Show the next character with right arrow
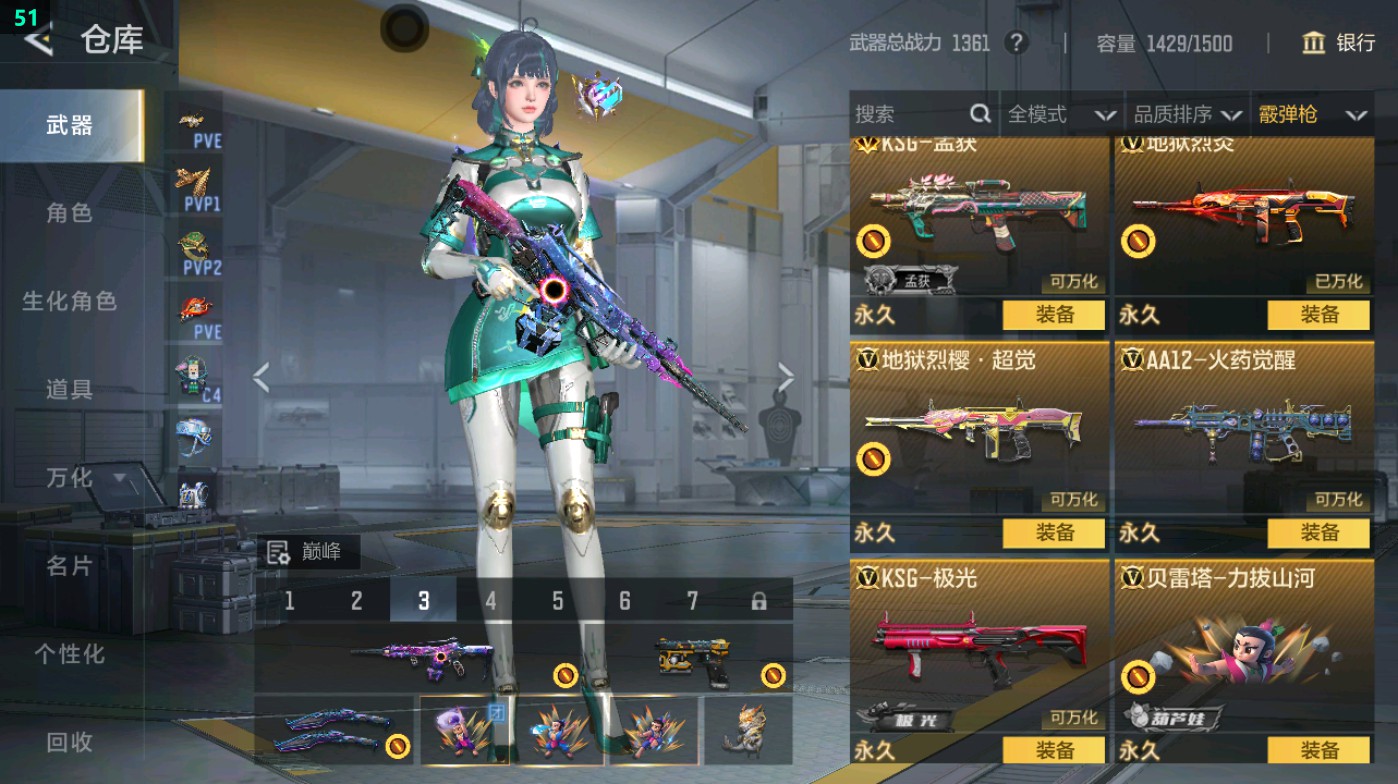Viewport: 1398px width, 784px height. 786,378
